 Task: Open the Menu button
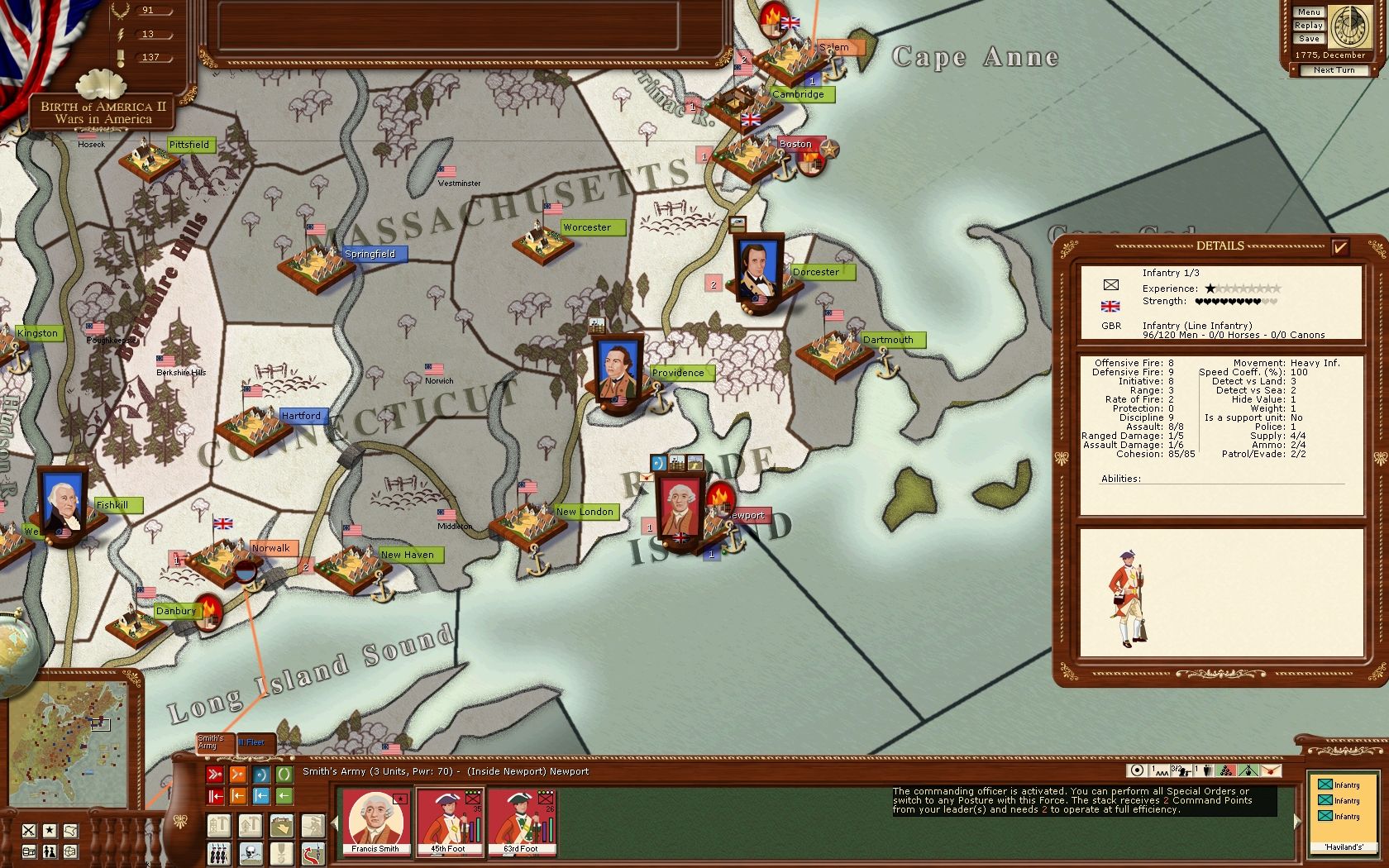(x=1308, y=12)
